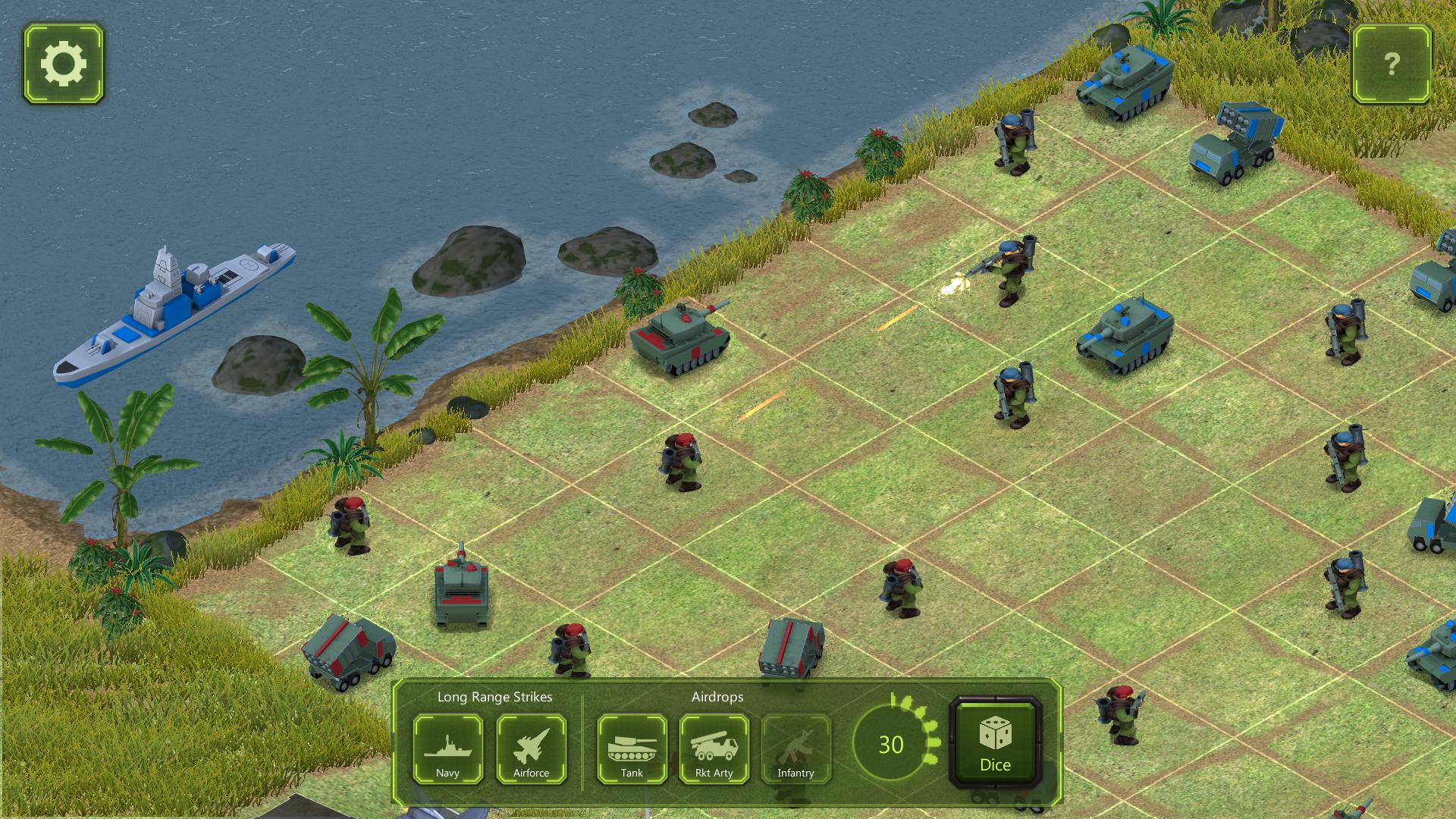Open the settings gear menu
The image size is (1456, 819).
[x=64, y=64]
